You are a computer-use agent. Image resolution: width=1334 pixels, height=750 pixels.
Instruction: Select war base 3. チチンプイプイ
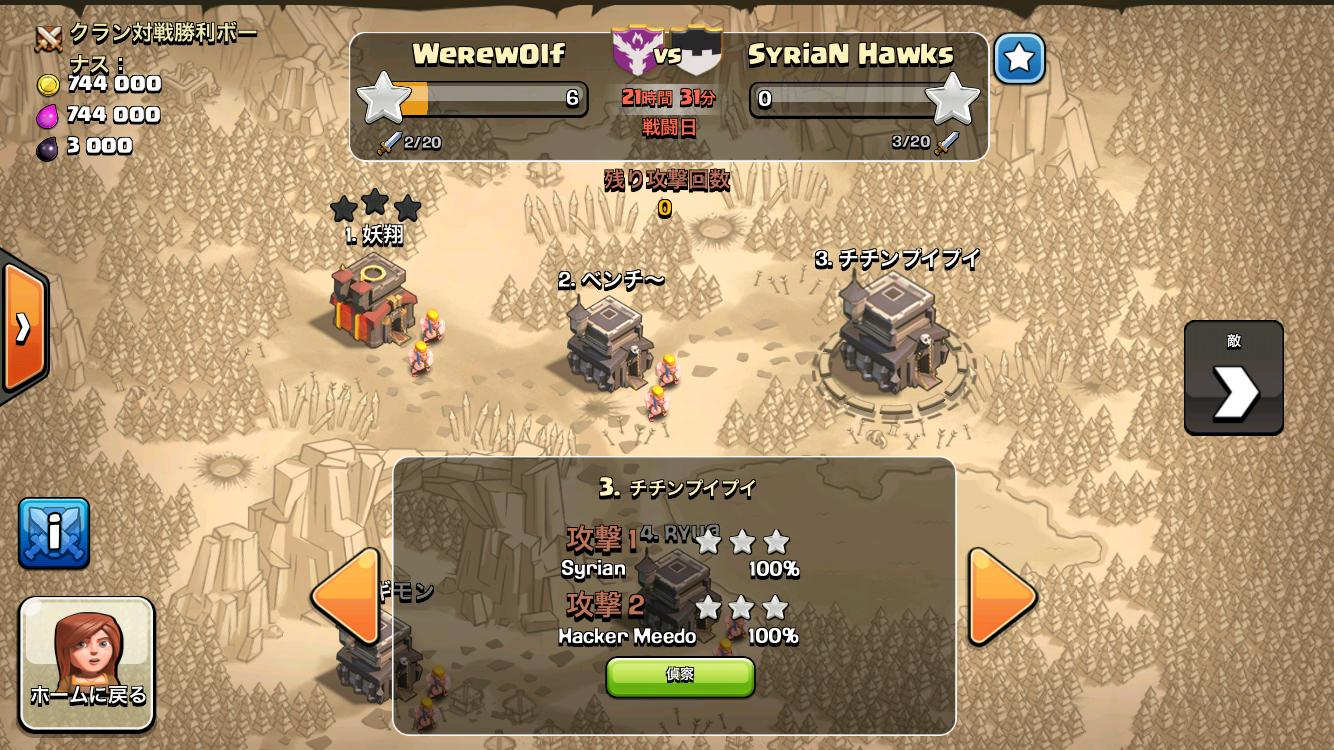[x=891, y=335]
